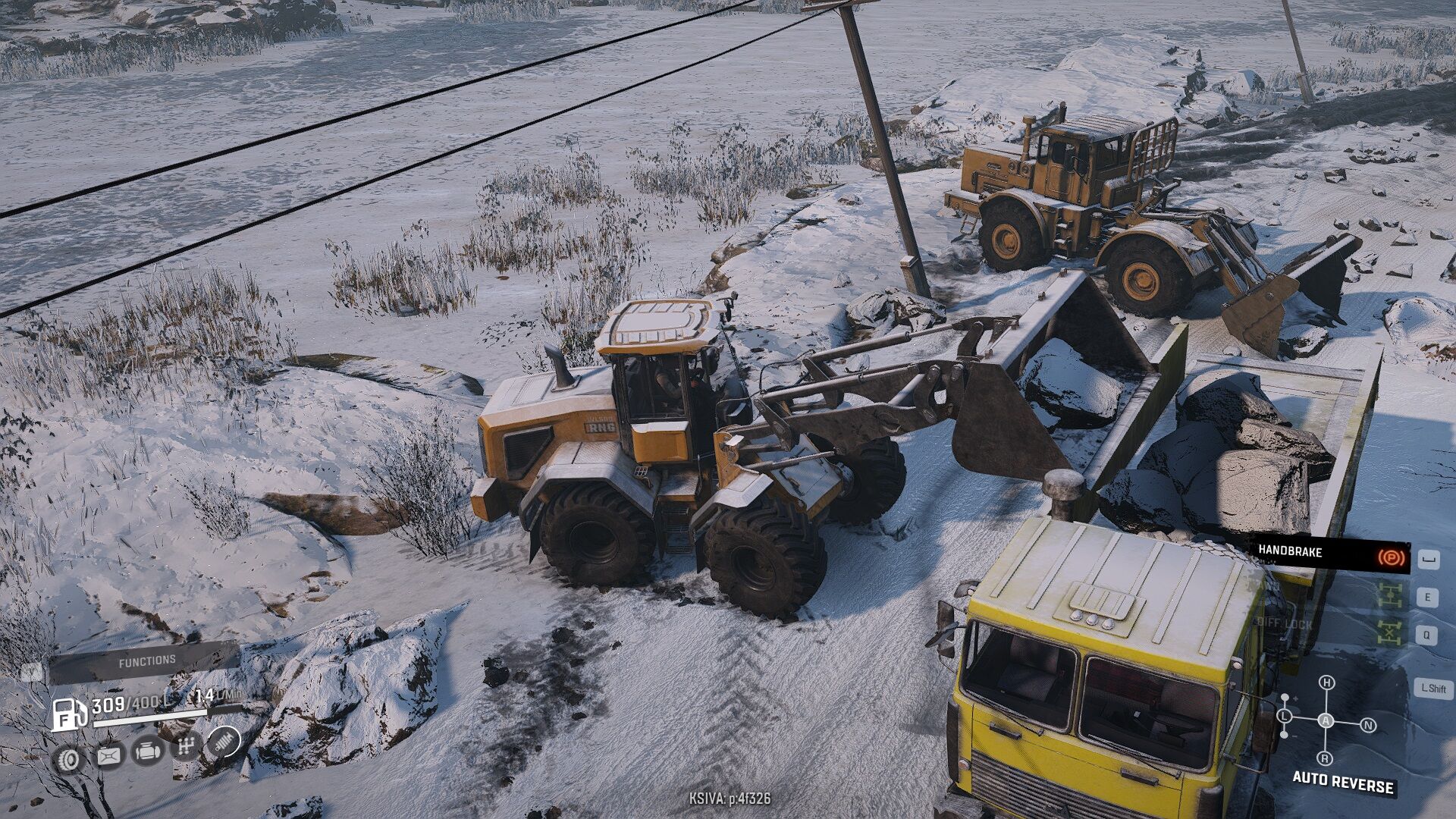Check the wheel damage status icon
Image resolution: width=1456 pixels, height=819 pixels.
[x=69, y=758]
